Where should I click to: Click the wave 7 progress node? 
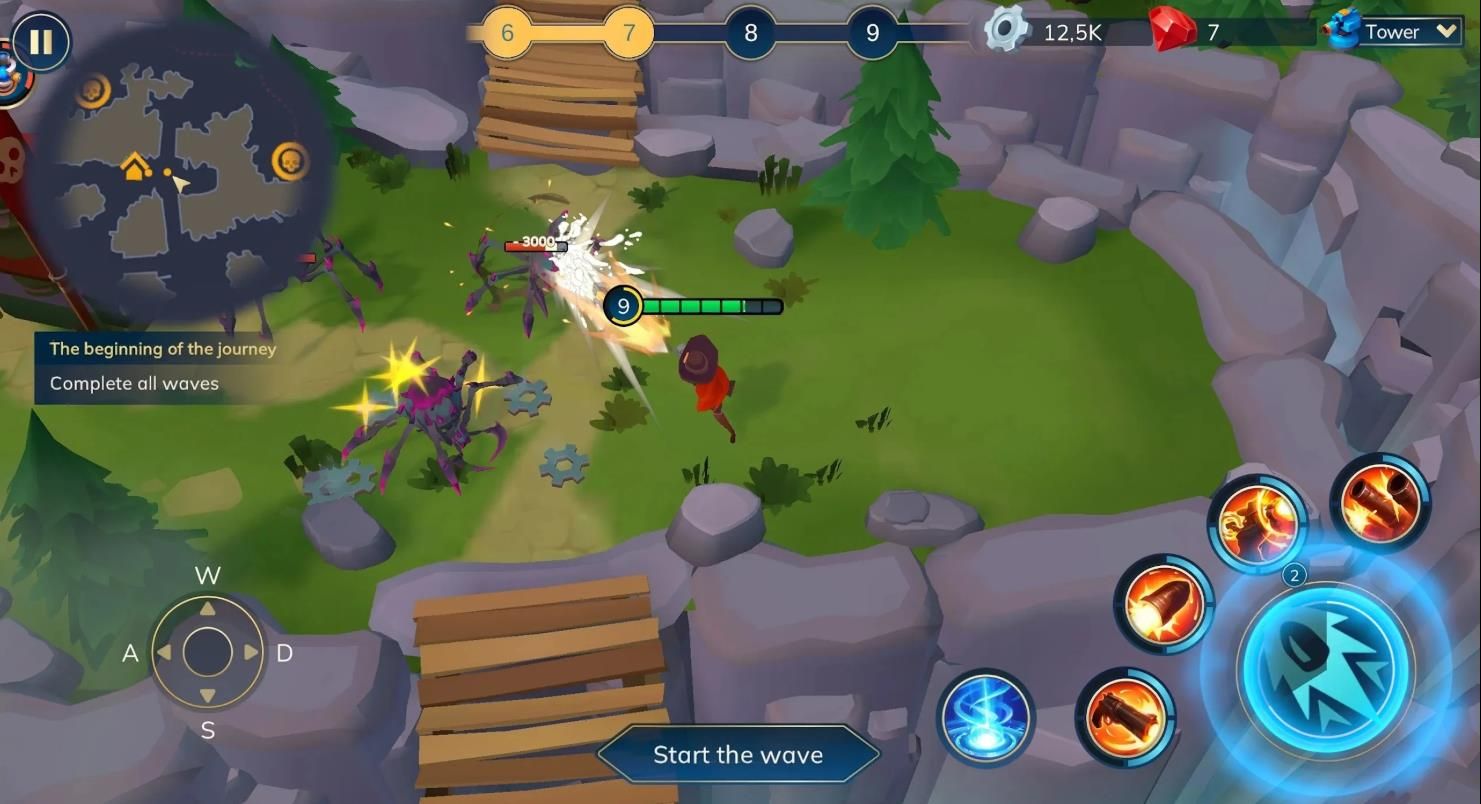coord(628,33)
